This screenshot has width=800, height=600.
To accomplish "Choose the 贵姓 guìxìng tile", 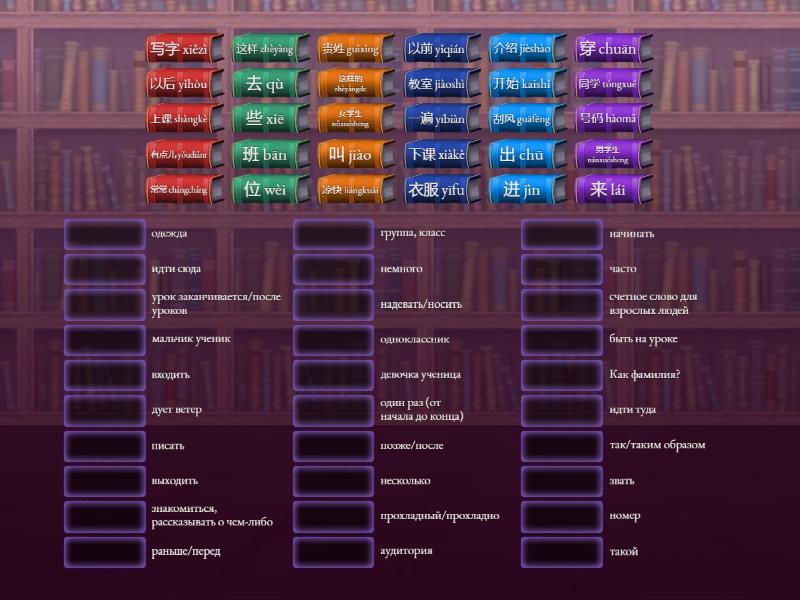I will pos(350,48).
